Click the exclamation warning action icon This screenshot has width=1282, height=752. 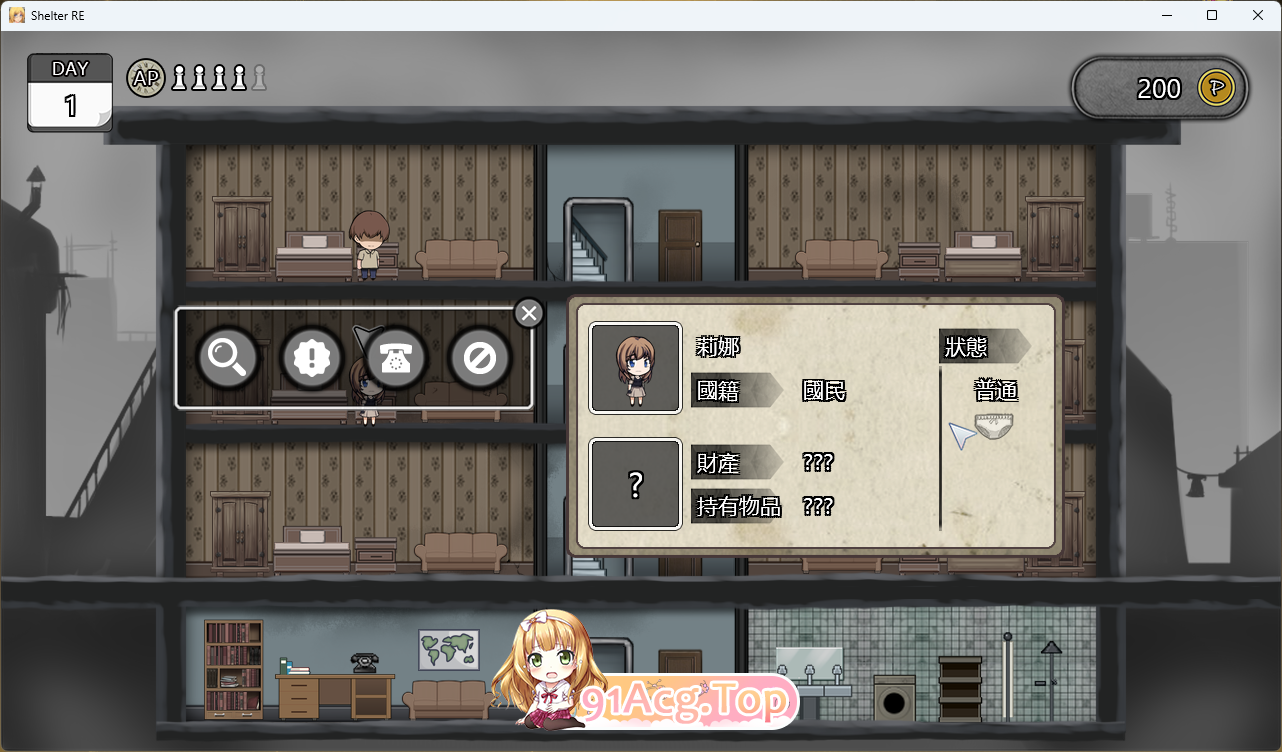[x=310, y=358]
